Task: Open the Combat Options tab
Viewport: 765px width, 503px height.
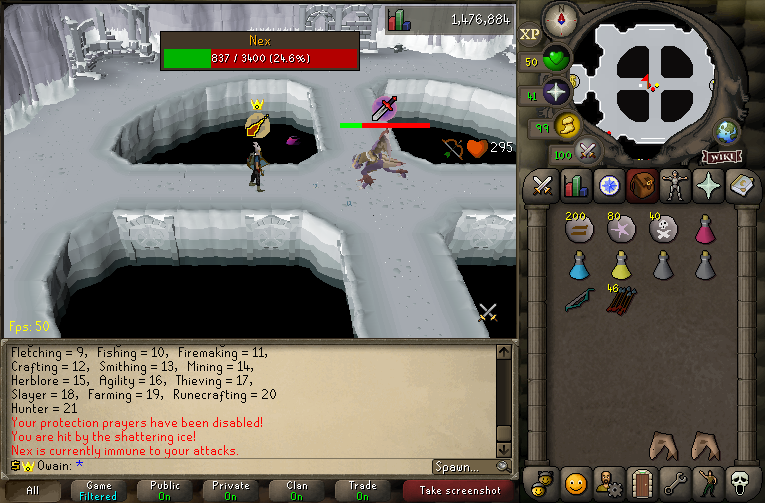Action: click(x=543, y=185)
